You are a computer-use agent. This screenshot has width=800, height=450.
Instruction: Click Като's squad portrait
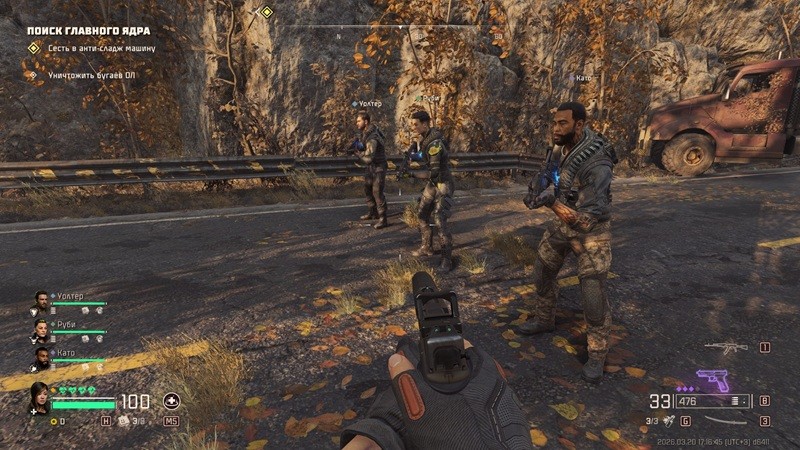tap(40, 355)
